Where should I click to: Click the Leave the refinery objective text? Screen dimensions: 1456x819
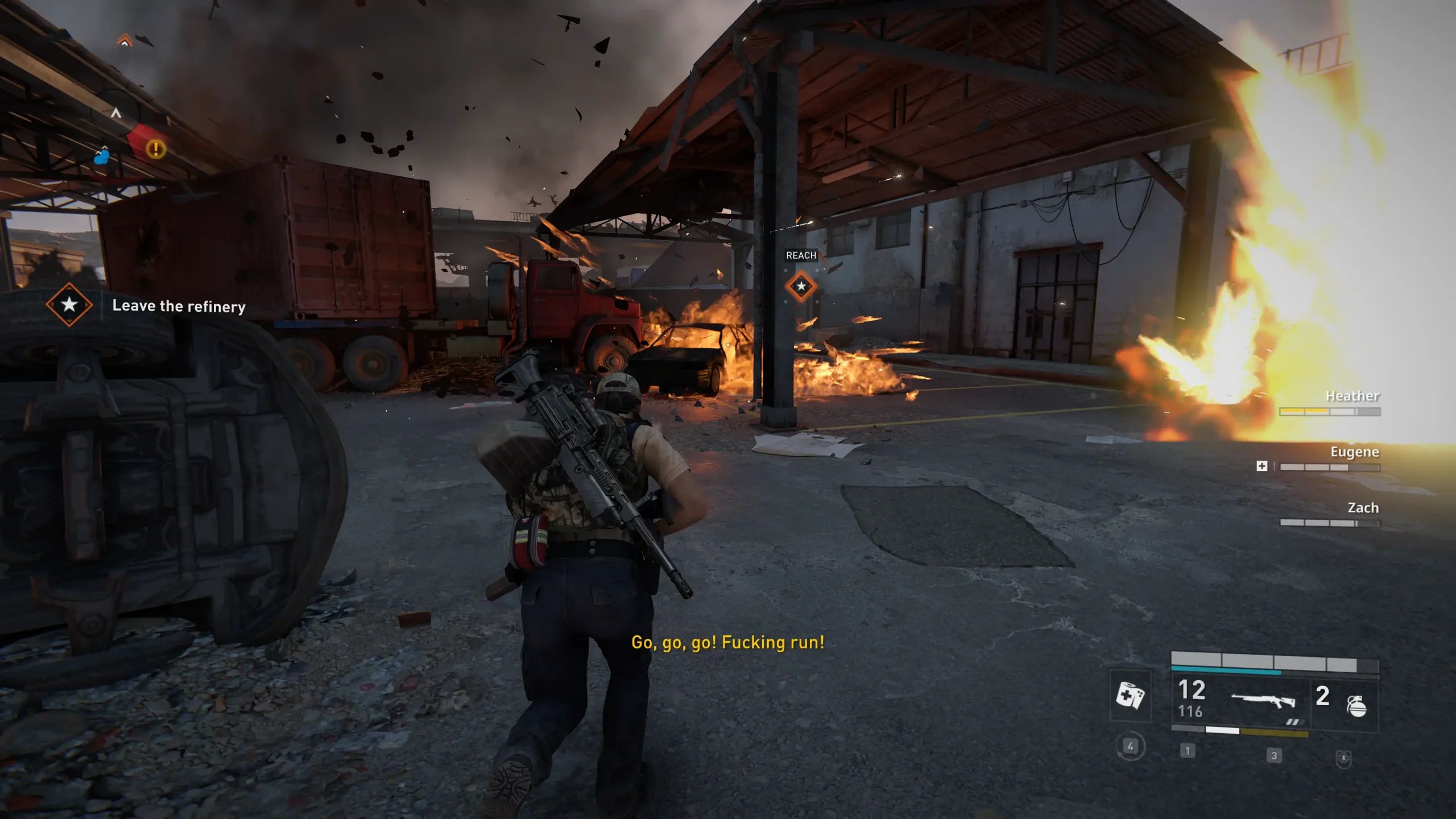(179, 306)
